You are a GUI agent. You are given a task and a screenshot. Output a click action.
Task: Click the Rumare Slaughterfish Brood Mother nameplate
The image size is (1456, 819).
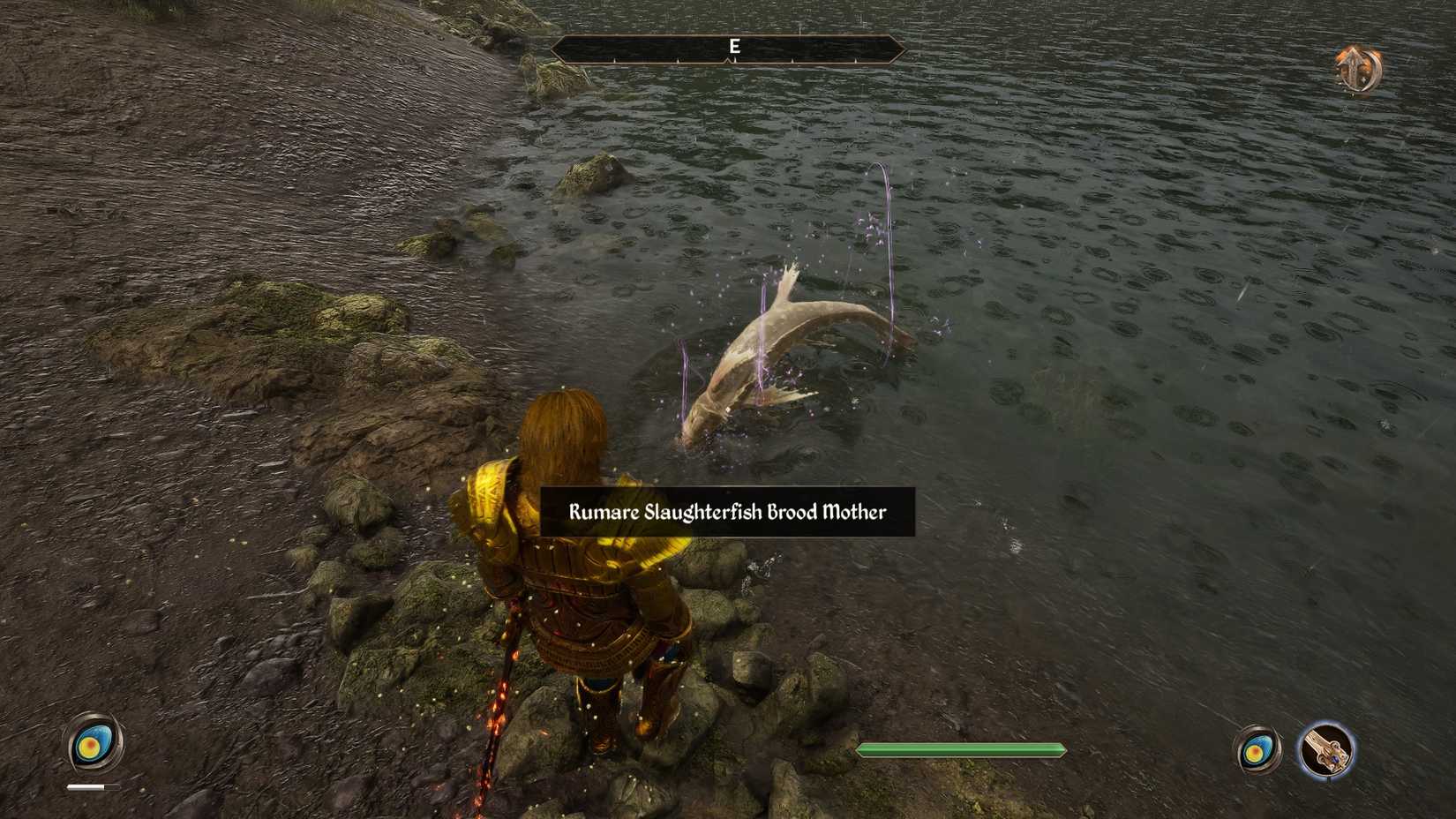click(x=727, y=511)
